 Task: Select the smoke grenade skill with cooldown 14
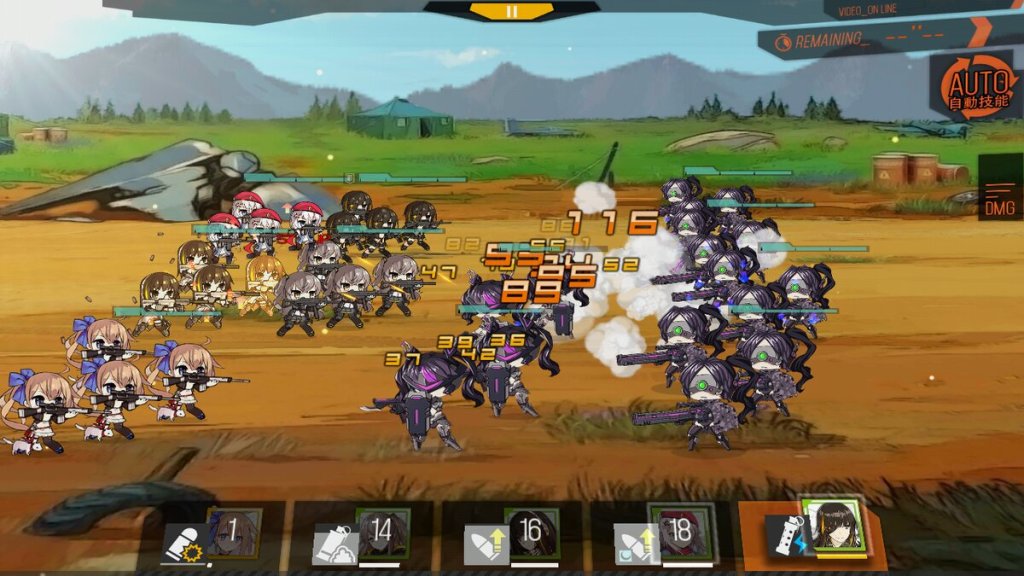pos(364,535)
